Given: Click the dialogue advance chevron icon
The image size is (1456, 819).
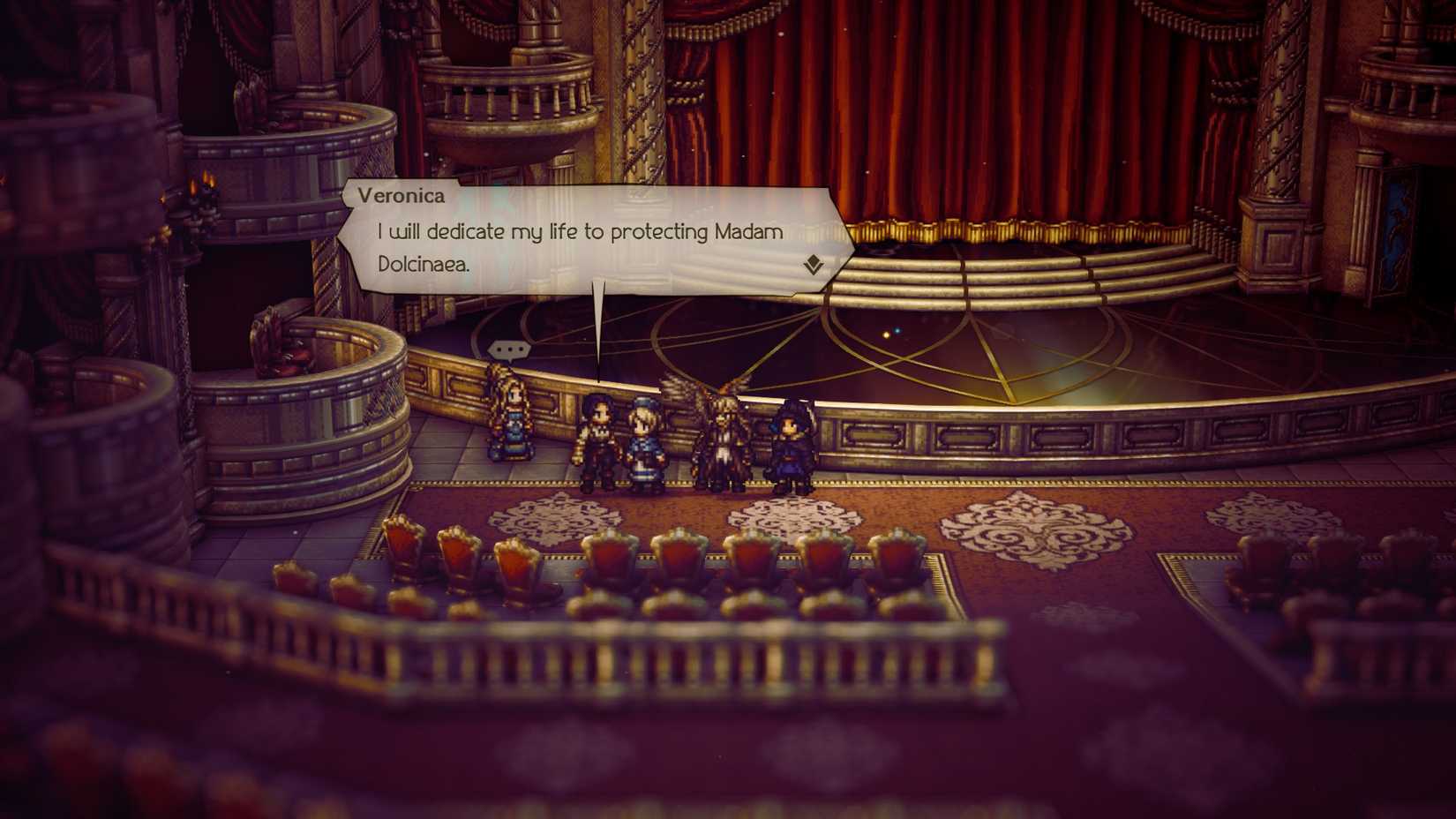Looking at the screenshot, I should pos(814,264).
